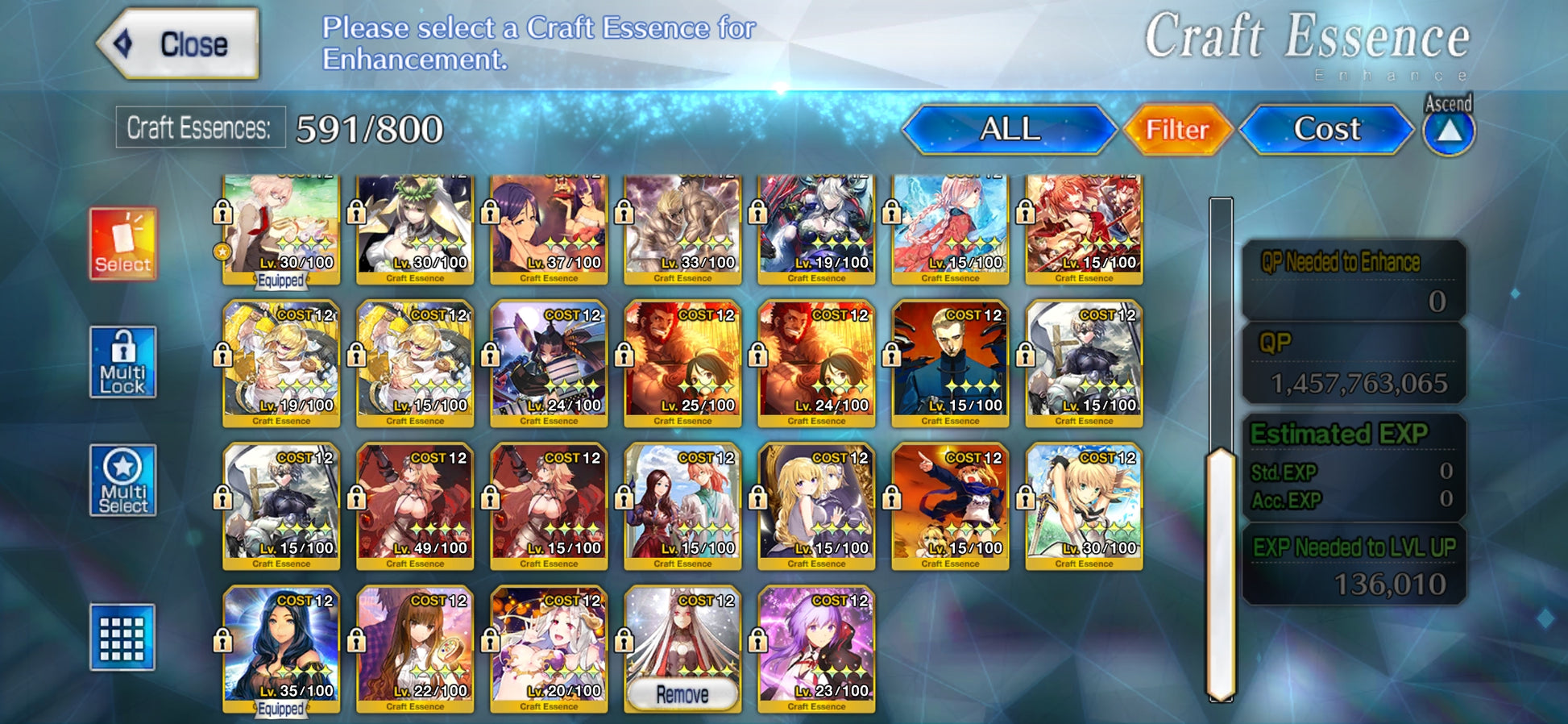
Task: Enable Multi Select mode
Action: tap(122, 481)
